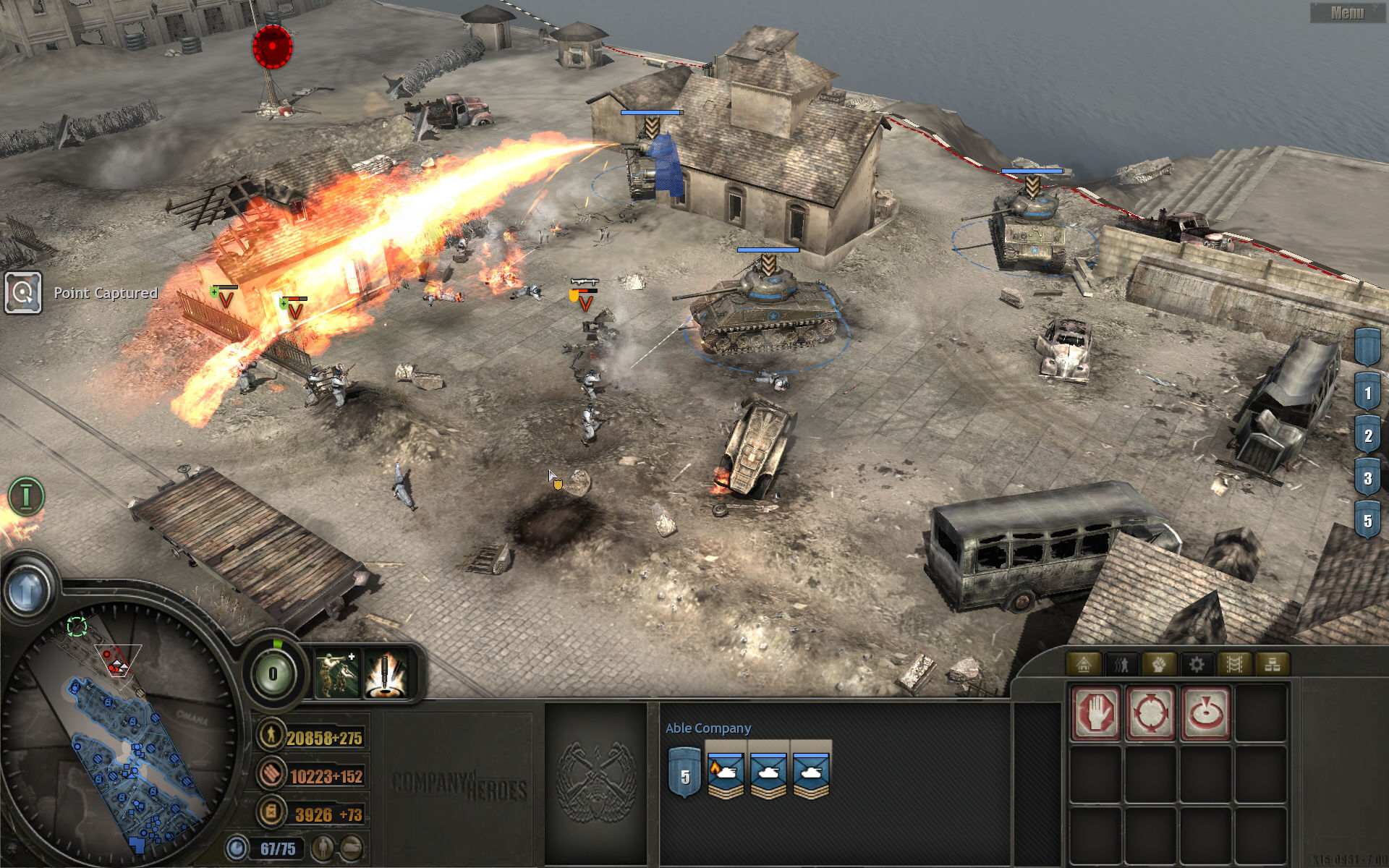
Task: Open the barbed-wire fence tab
Action: (1234, 664)
